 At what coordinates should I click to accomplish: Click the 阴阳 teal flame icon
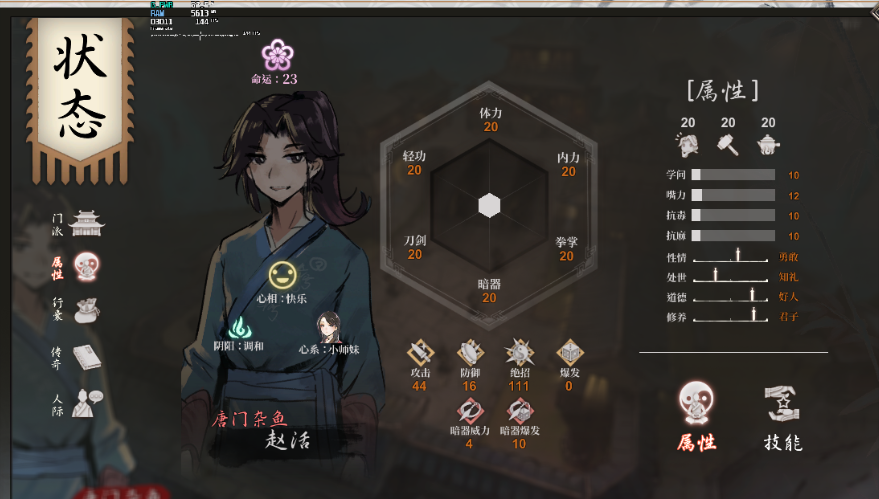tap(240, 326)
